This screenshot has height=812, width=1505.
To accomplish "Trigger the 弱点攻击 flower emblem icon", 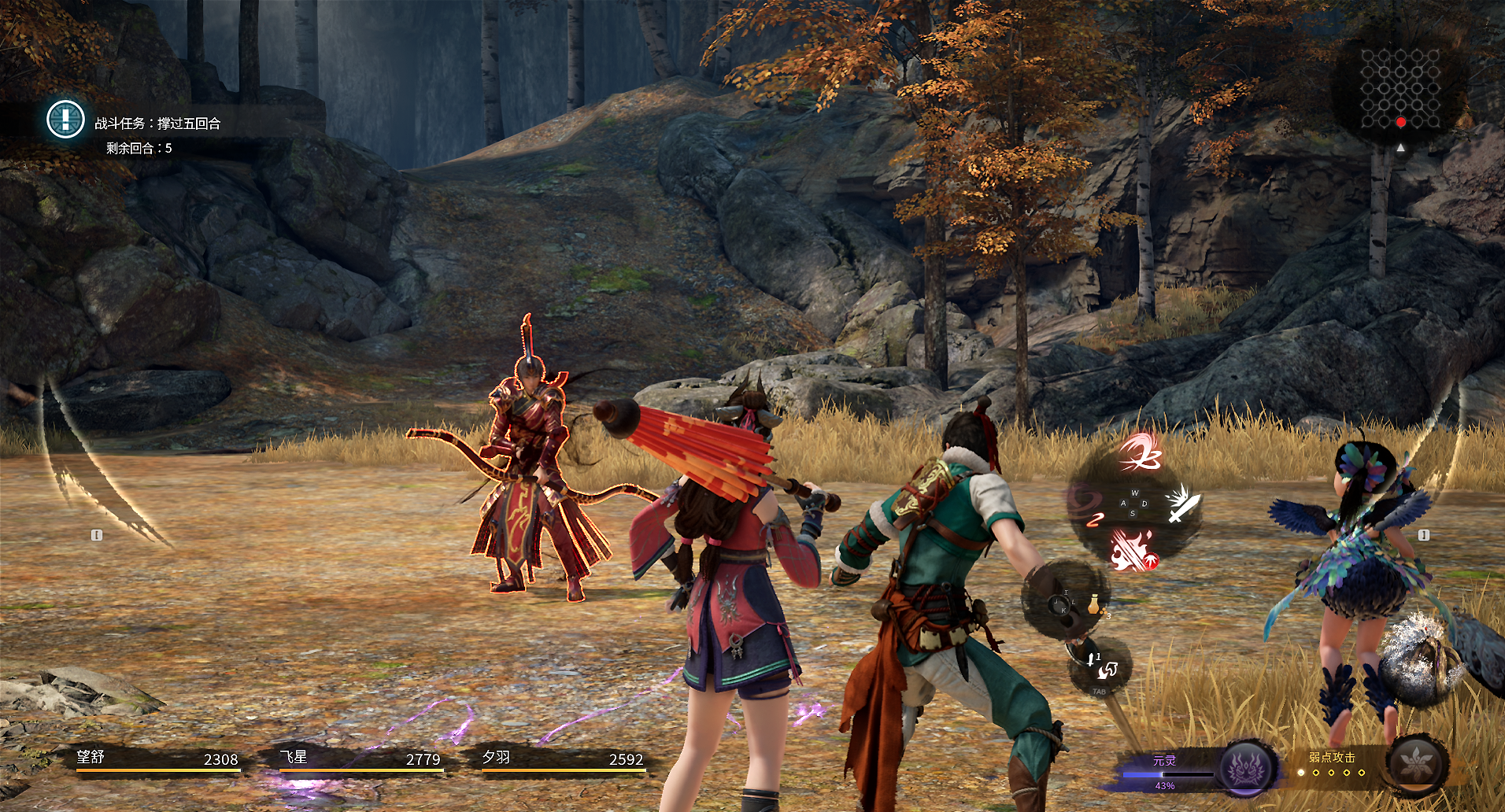I will (1417, 763).
